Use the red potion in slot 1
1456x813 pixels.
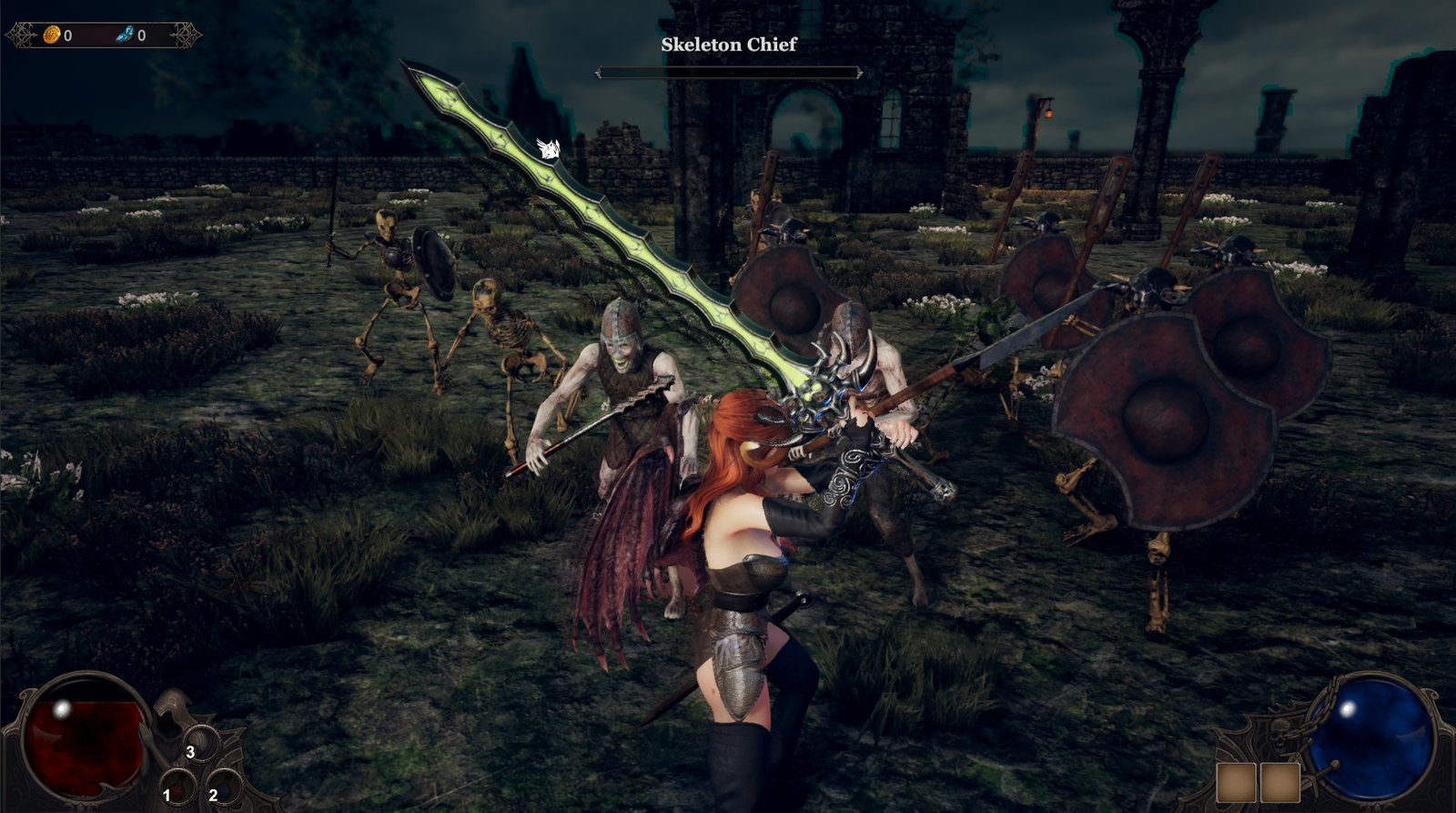click(x=177, y=788)
